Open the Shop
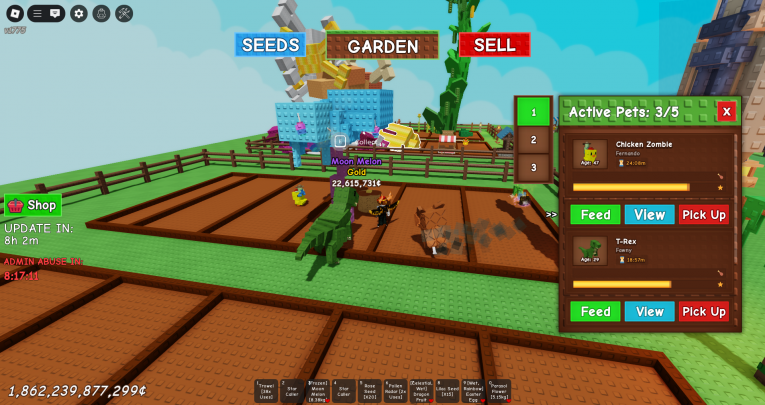The image size is (765, 405). click(x=33, y=205)
